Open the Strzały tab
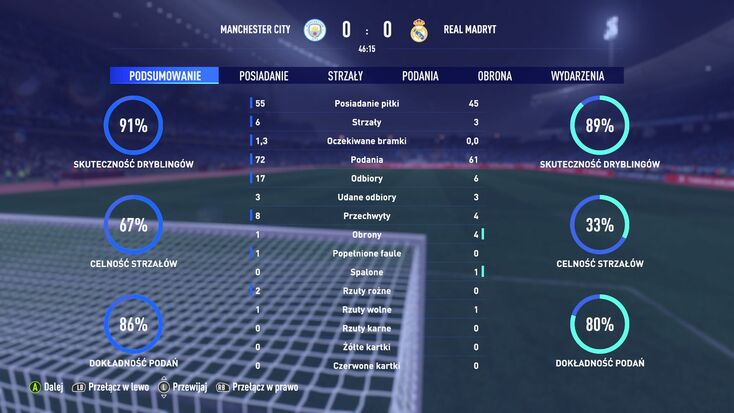734x413 pixels. click(x=345, y=75)
